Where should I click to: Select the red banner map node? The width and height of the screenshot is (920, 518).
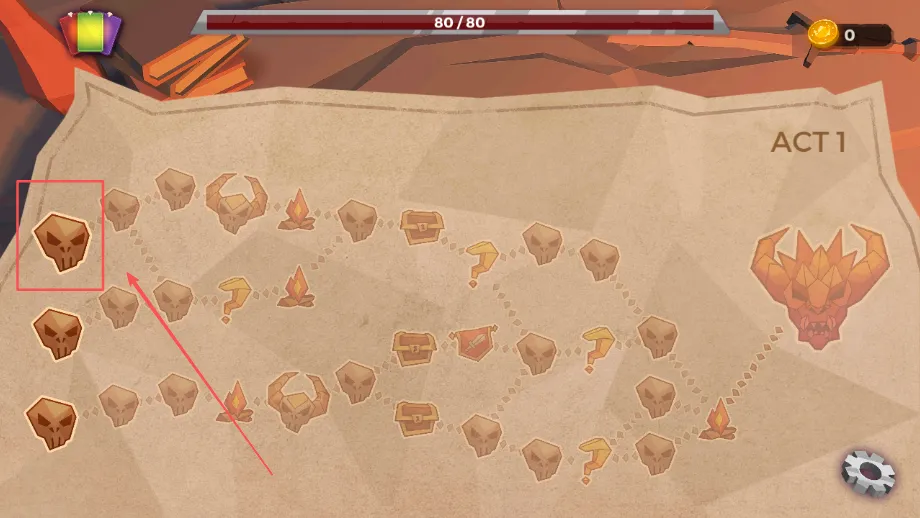point(472,344)
